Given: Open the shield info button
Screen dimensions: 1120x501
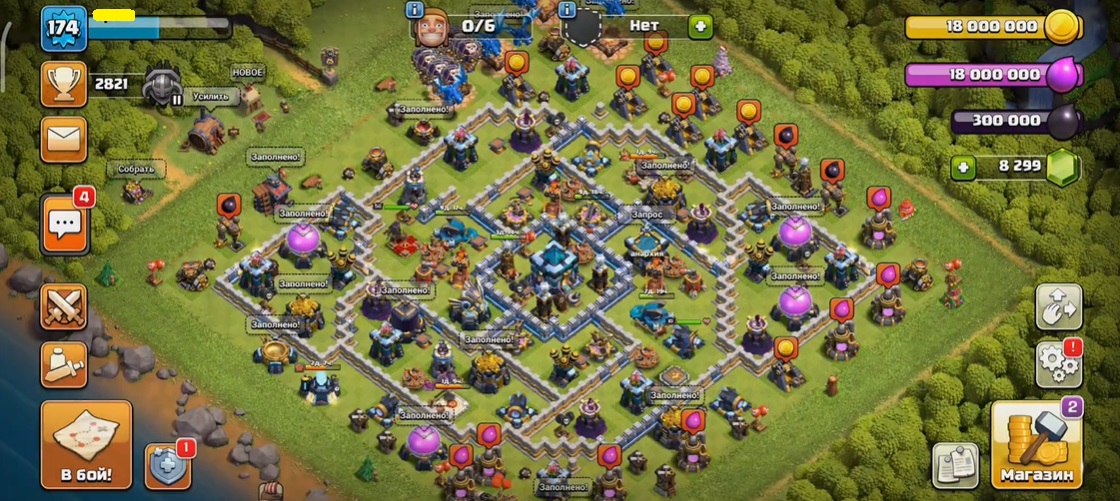Looking at the screenshot, I should point(168,464).
